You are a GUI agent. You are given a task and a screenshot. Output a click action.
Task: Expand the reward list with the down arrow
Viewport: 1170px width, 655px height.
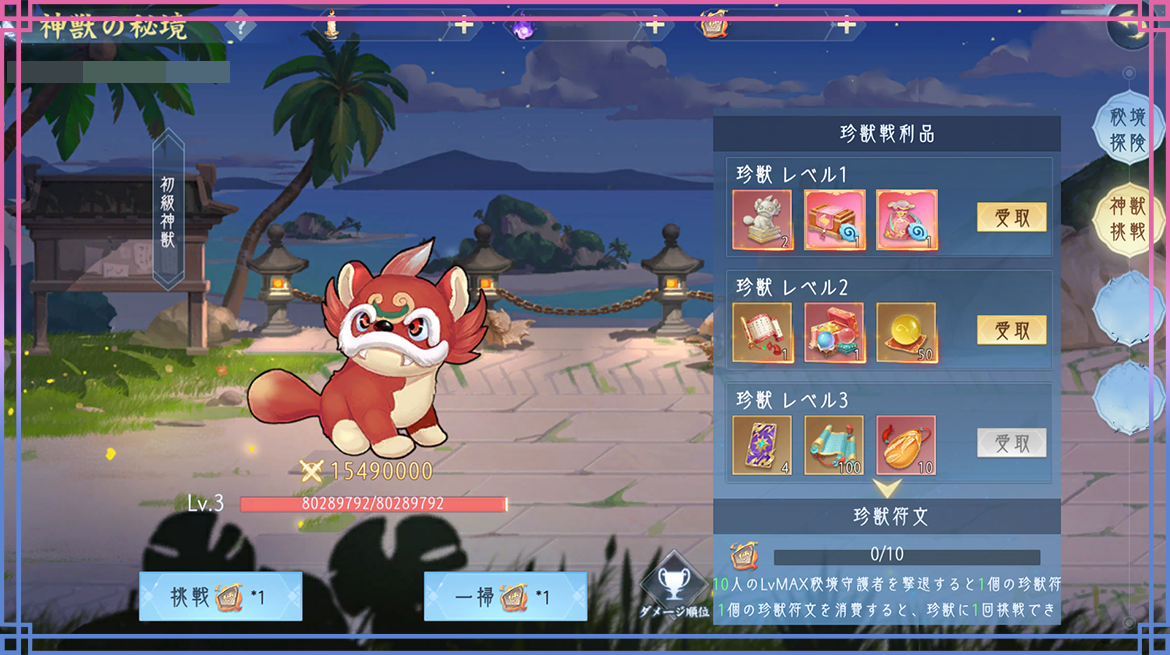887,488
